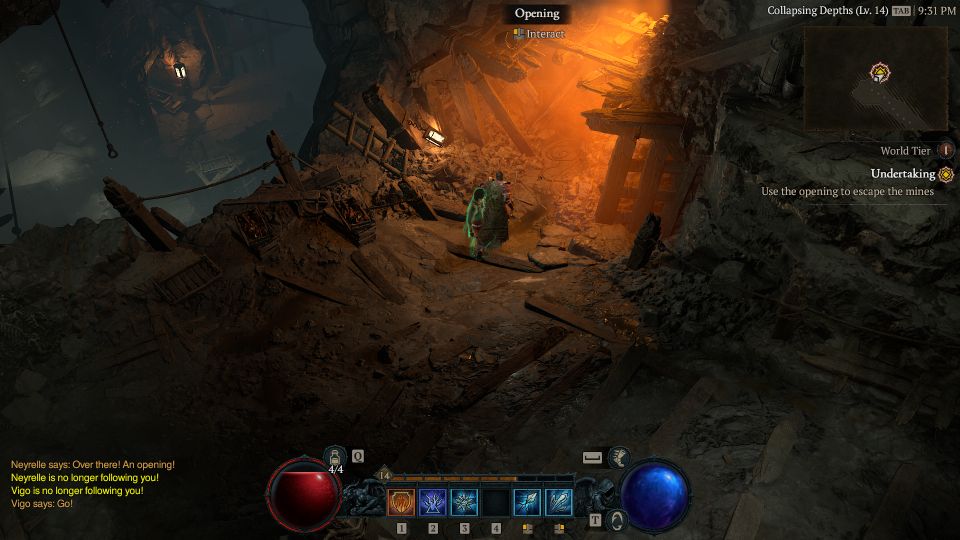
Task: Use the ice shard primary attack skill
Action: click(x=527, y=501)
